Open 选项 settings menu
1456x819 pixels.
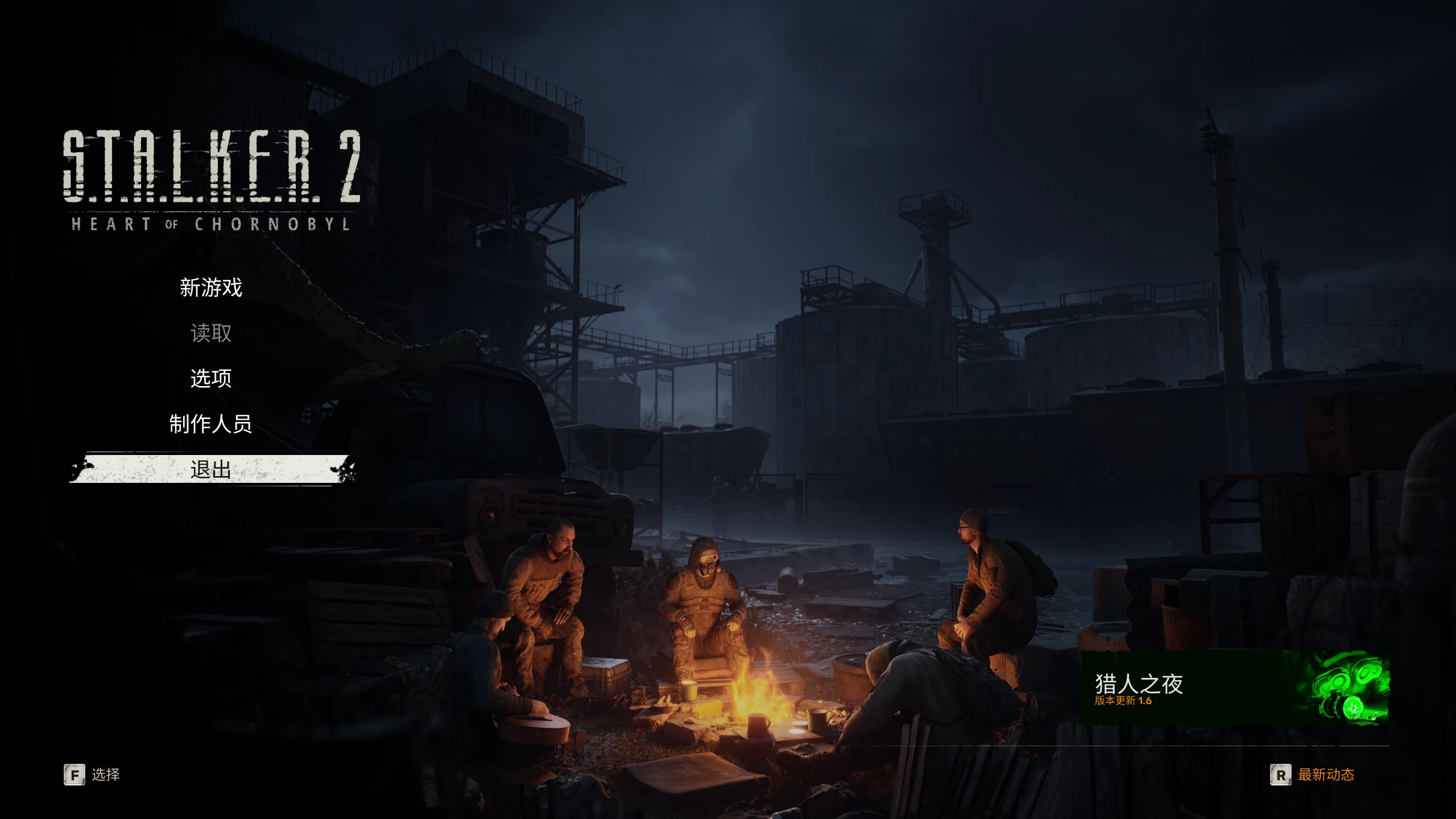[210, 379]
